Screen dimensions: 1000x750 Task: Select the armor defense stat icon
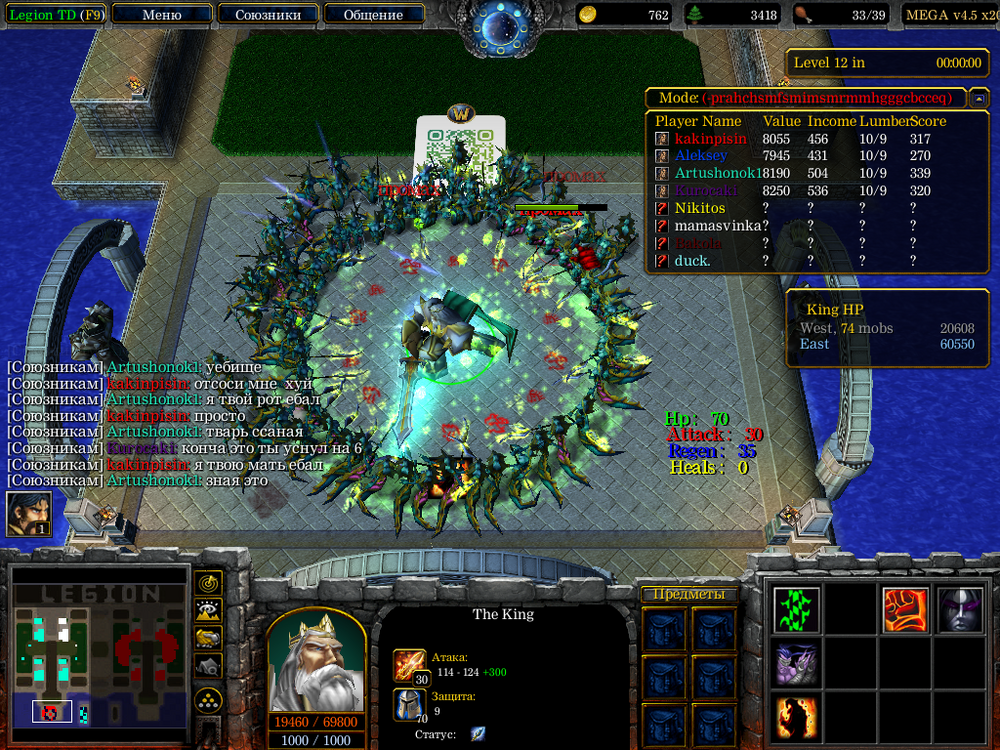408,704
